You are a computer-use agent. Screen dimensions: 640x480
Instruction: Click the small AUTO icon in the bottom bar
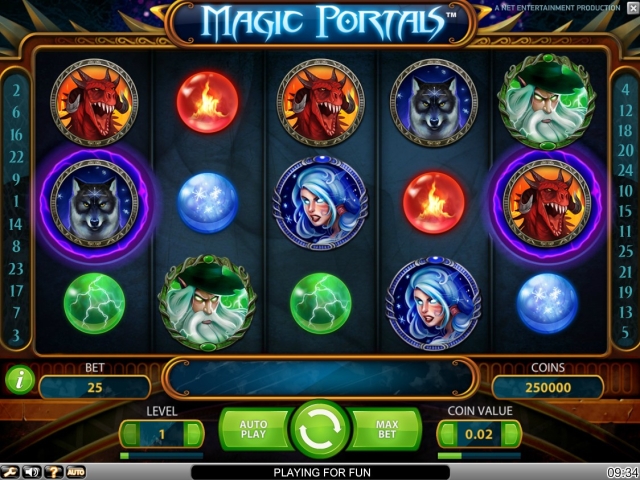pos(76,471)
